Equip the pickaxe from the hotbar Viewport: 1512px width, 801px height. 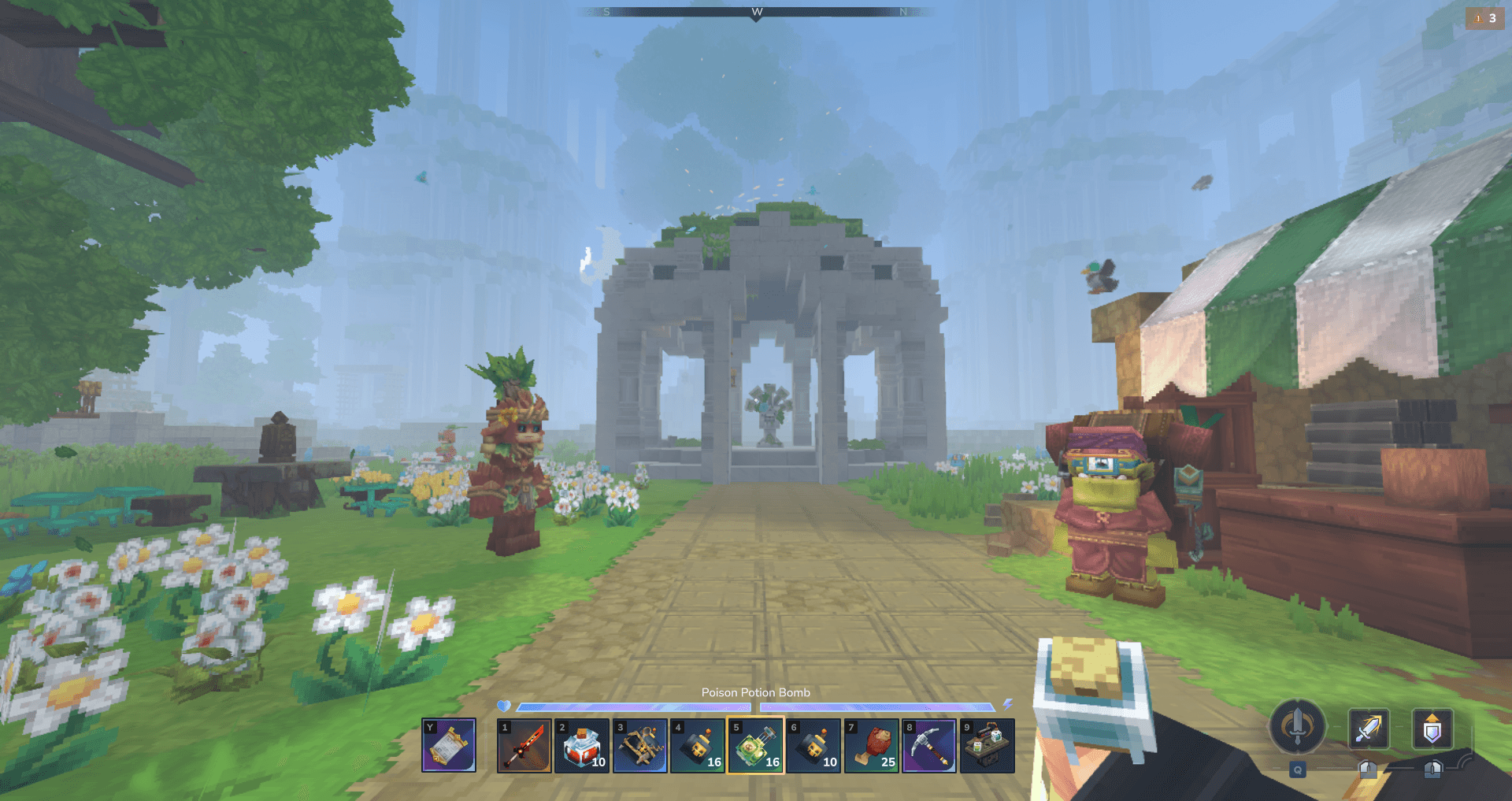pos(929,745)
